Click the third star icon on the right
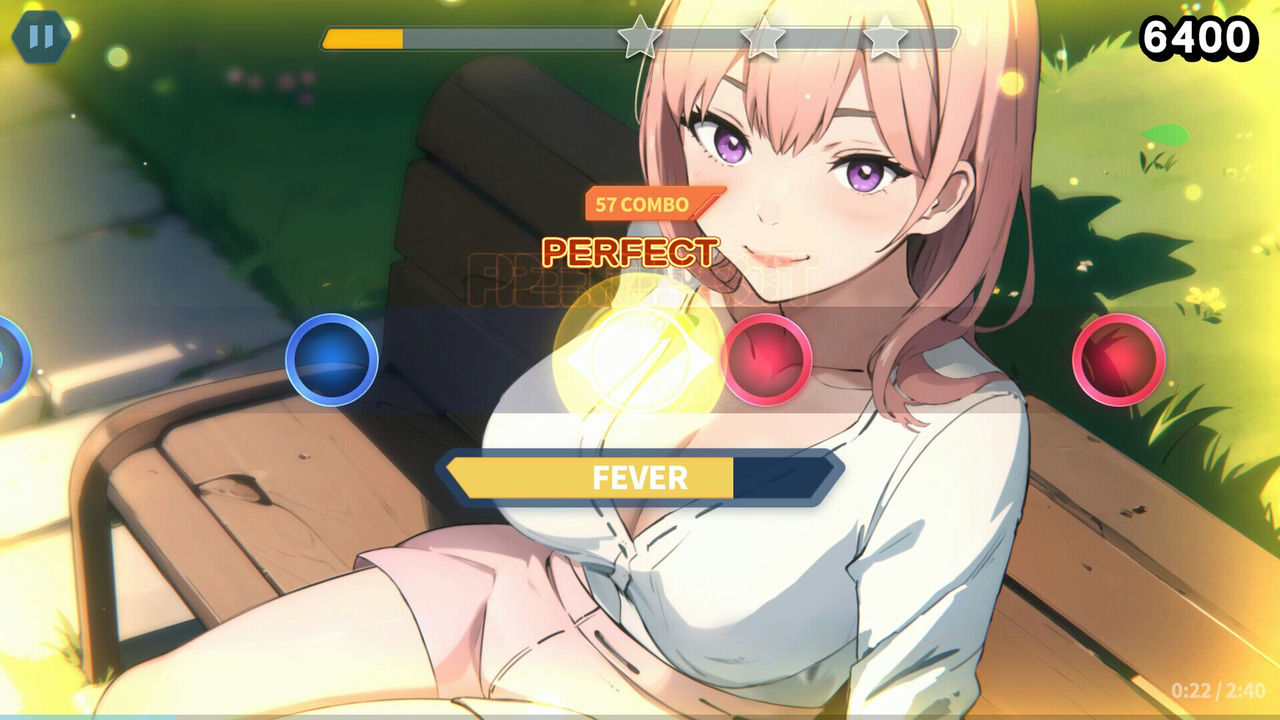Viewport: 1280px width, 720px height. click(x=884, y=37)
